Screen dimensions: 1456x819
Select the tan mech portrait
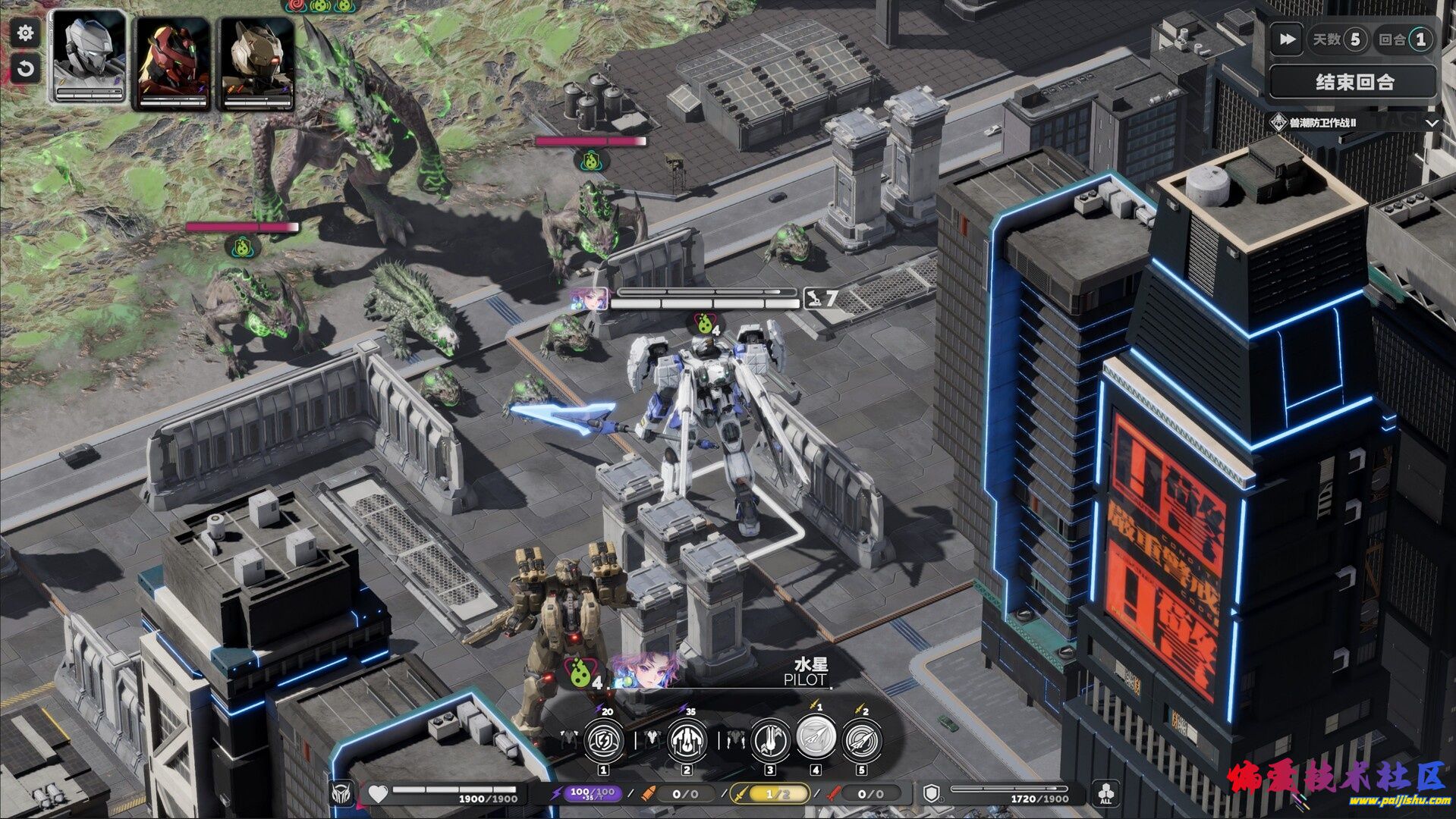coord(257,62)
